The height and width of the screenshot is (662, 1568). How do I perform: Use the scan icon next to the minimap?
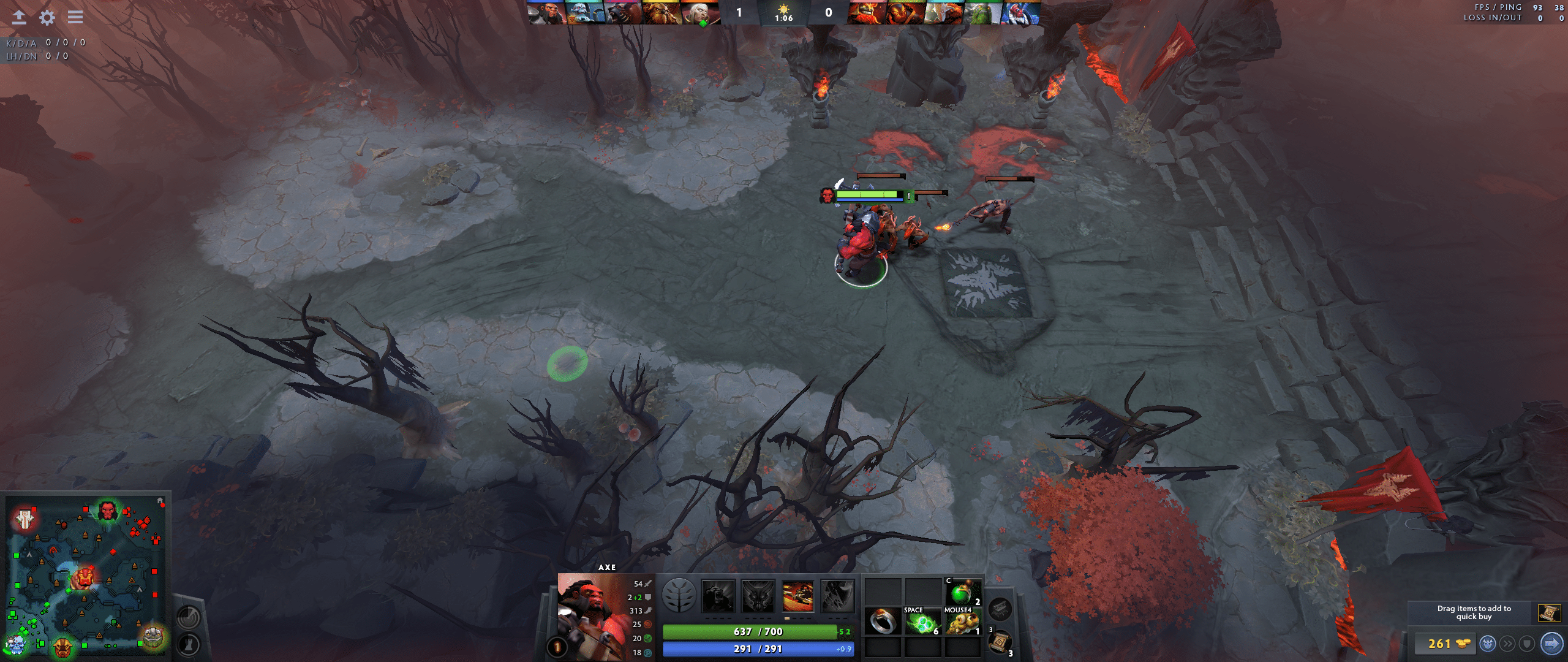189,617
